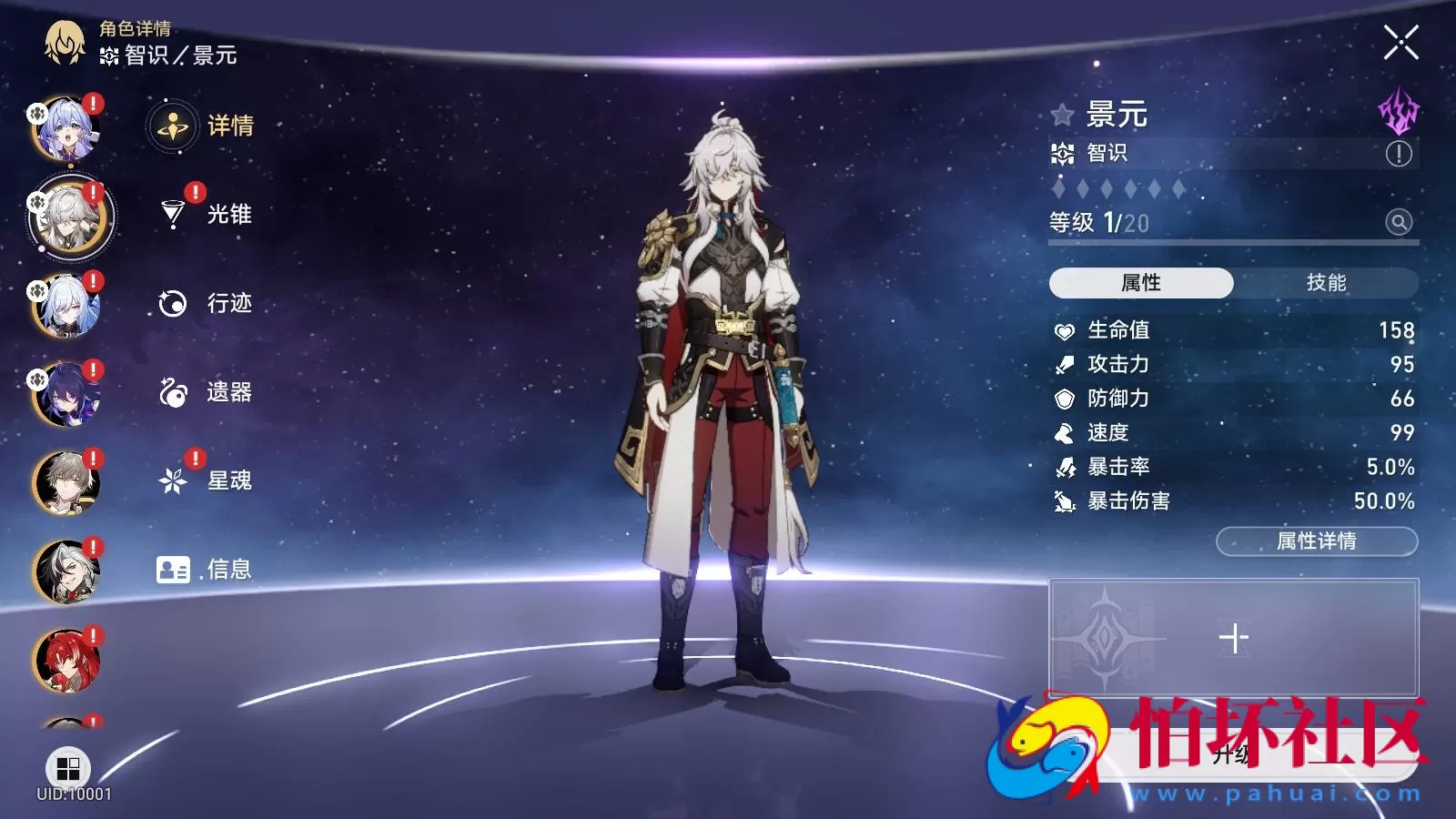Screen dimensions: 1456x819
Task: Click the Erudition path icon beside 智识
Action: [1063, 154]
